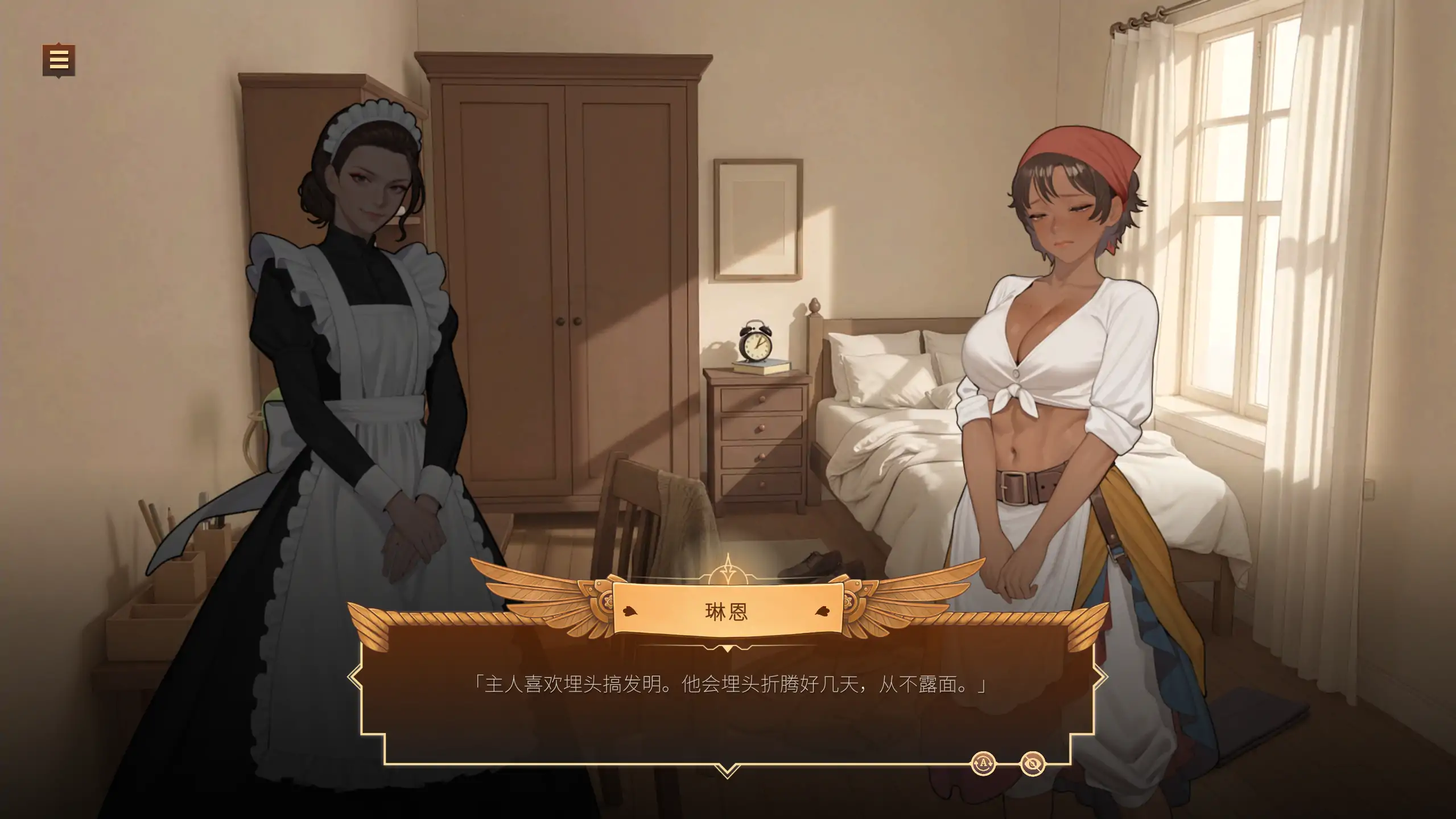Image resolution: width=1456 pixels, height=819 pixels.
Task: Expand the main menu from the three-line button
Action: pyautogui.click(x=59, y=61)
